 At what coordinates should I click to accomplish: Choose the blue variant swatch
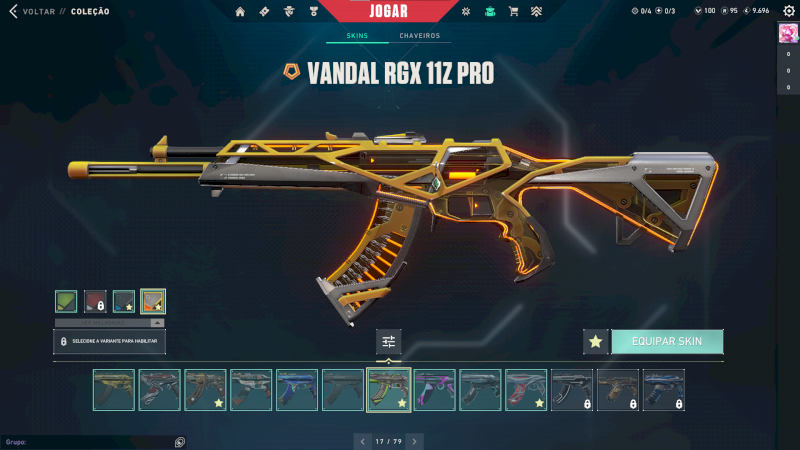coord(124,301)
